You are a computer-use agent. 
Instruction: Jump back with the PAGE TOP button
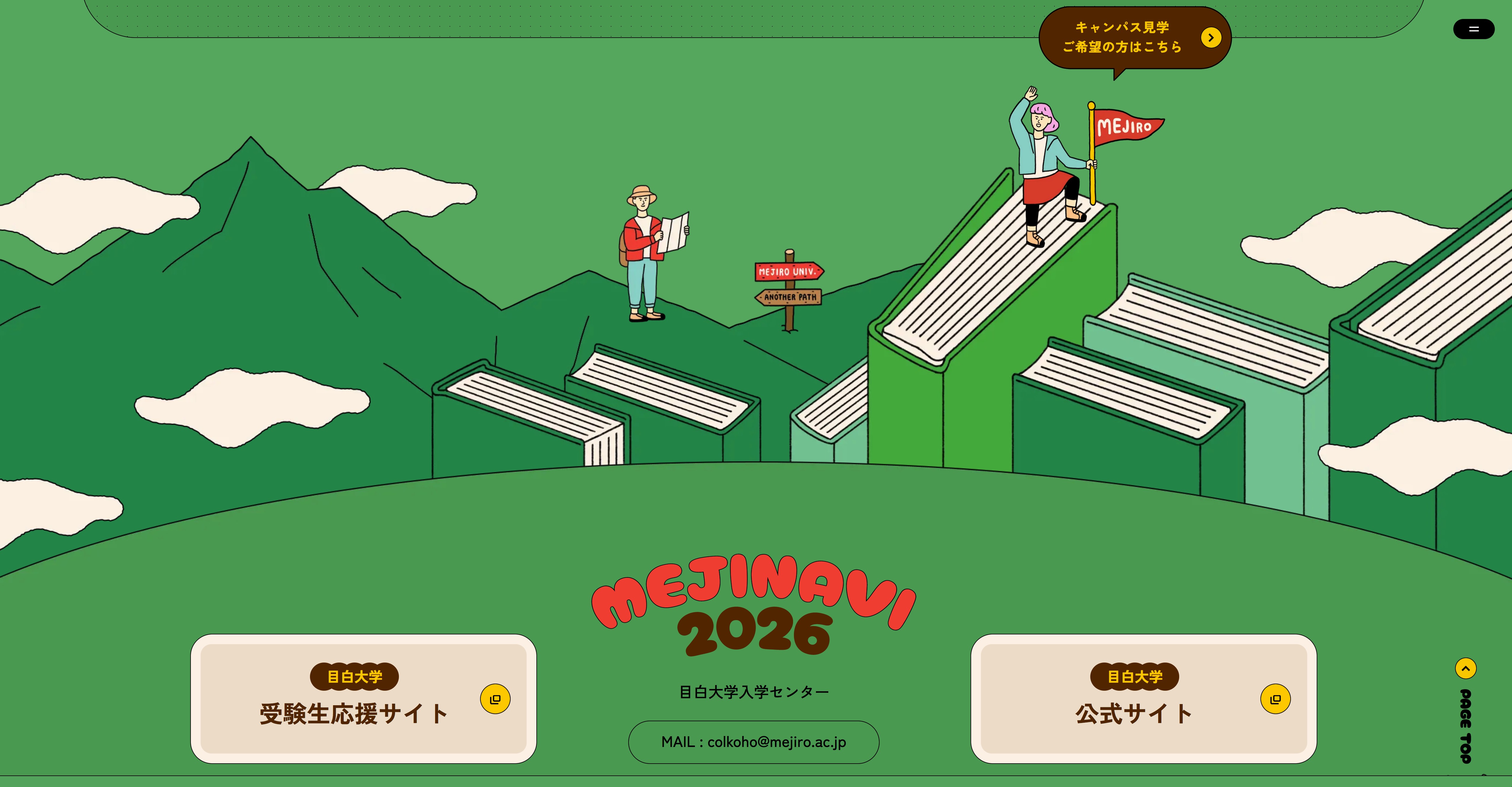[x=1466, y=711]
